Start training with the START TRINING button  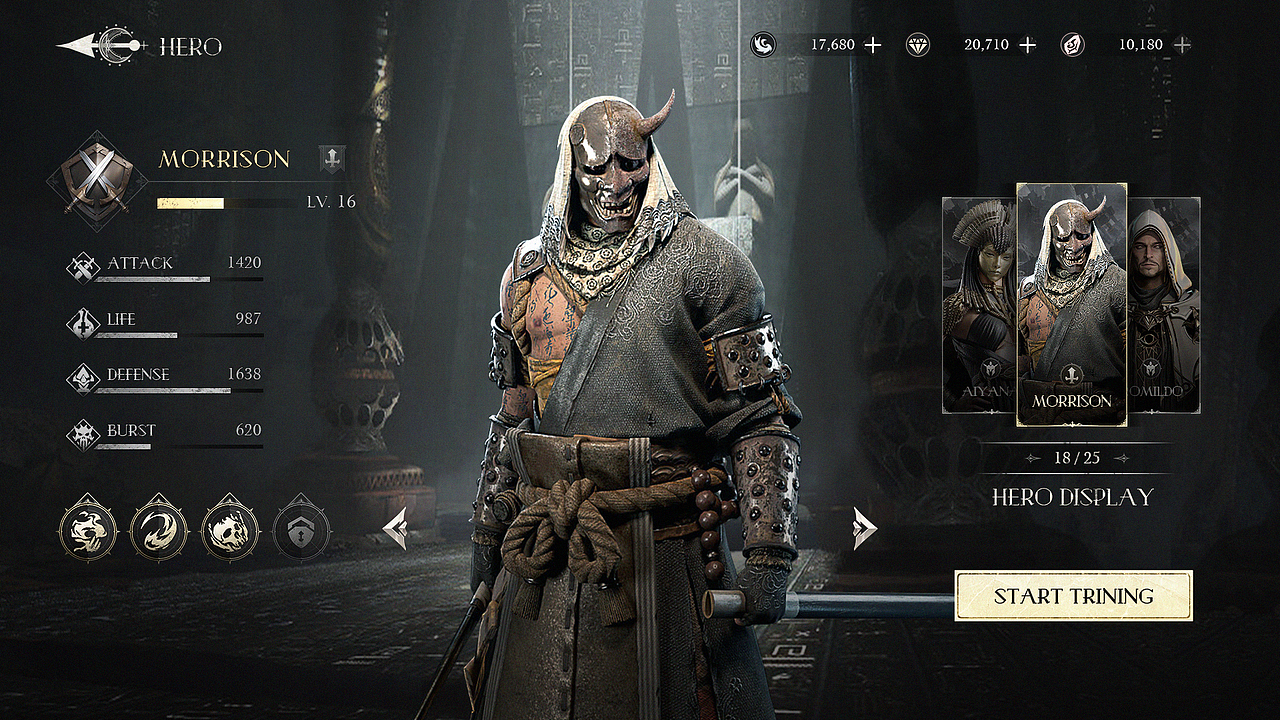pyautogui.click(x=1073, y=596)
